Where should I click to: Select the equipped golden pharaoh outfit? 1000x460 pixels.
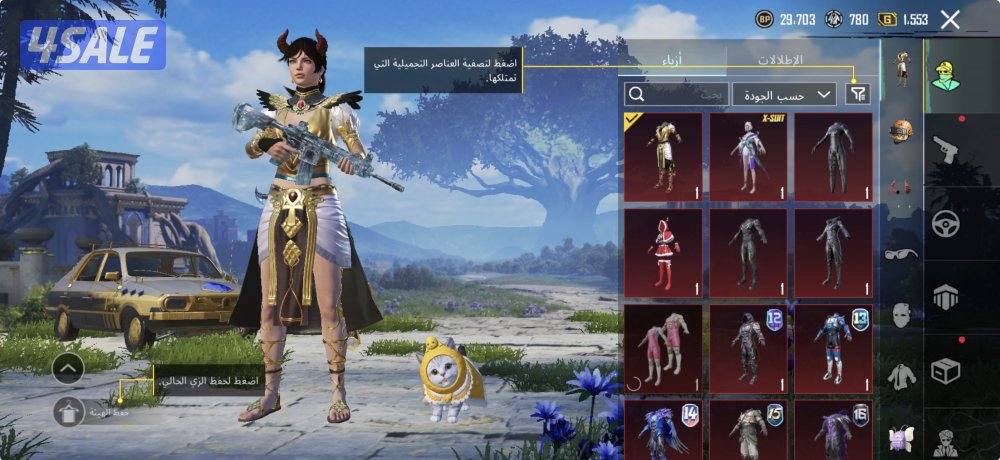click(x=663, y=157)
